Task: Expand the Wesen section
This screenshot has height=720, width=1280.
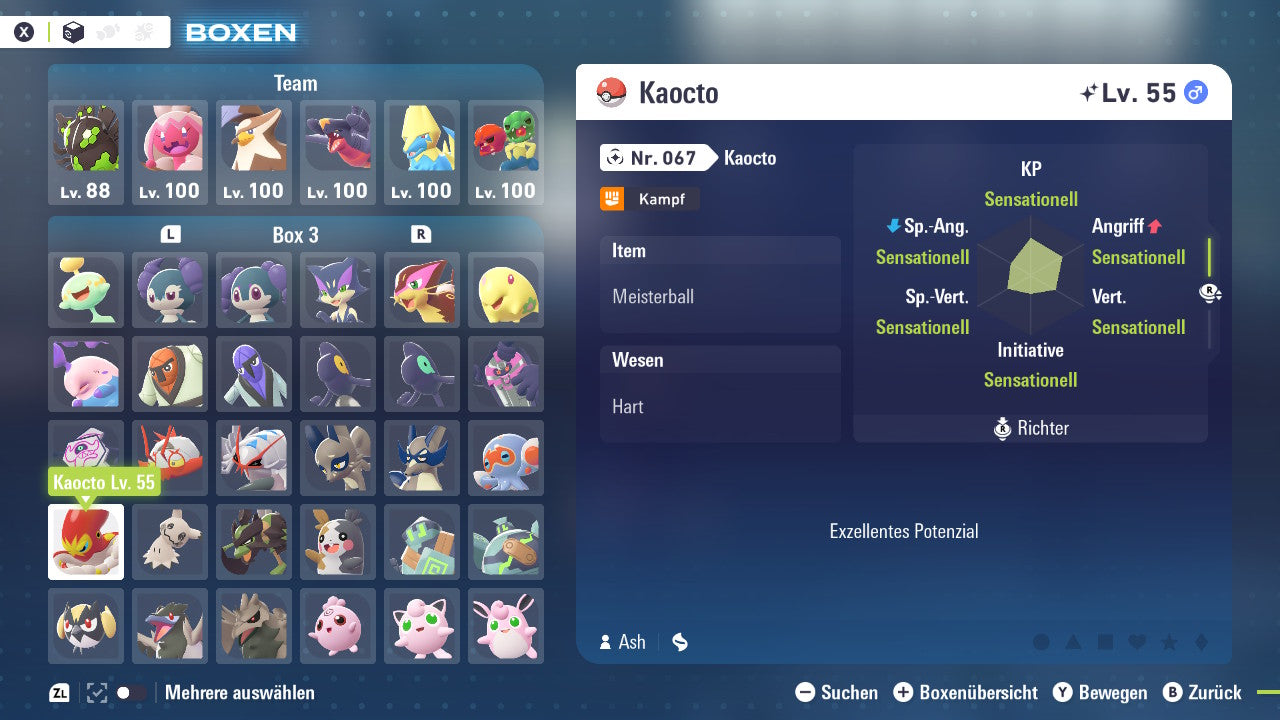Action: coord(720,360)
